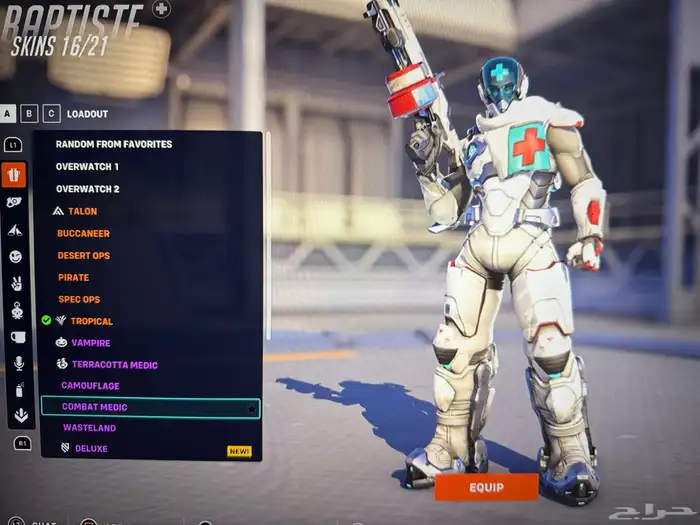Viewport: 700px width, 525px height.
Task: Open the voice lines microphone category
Action: [x=15, y=363]
